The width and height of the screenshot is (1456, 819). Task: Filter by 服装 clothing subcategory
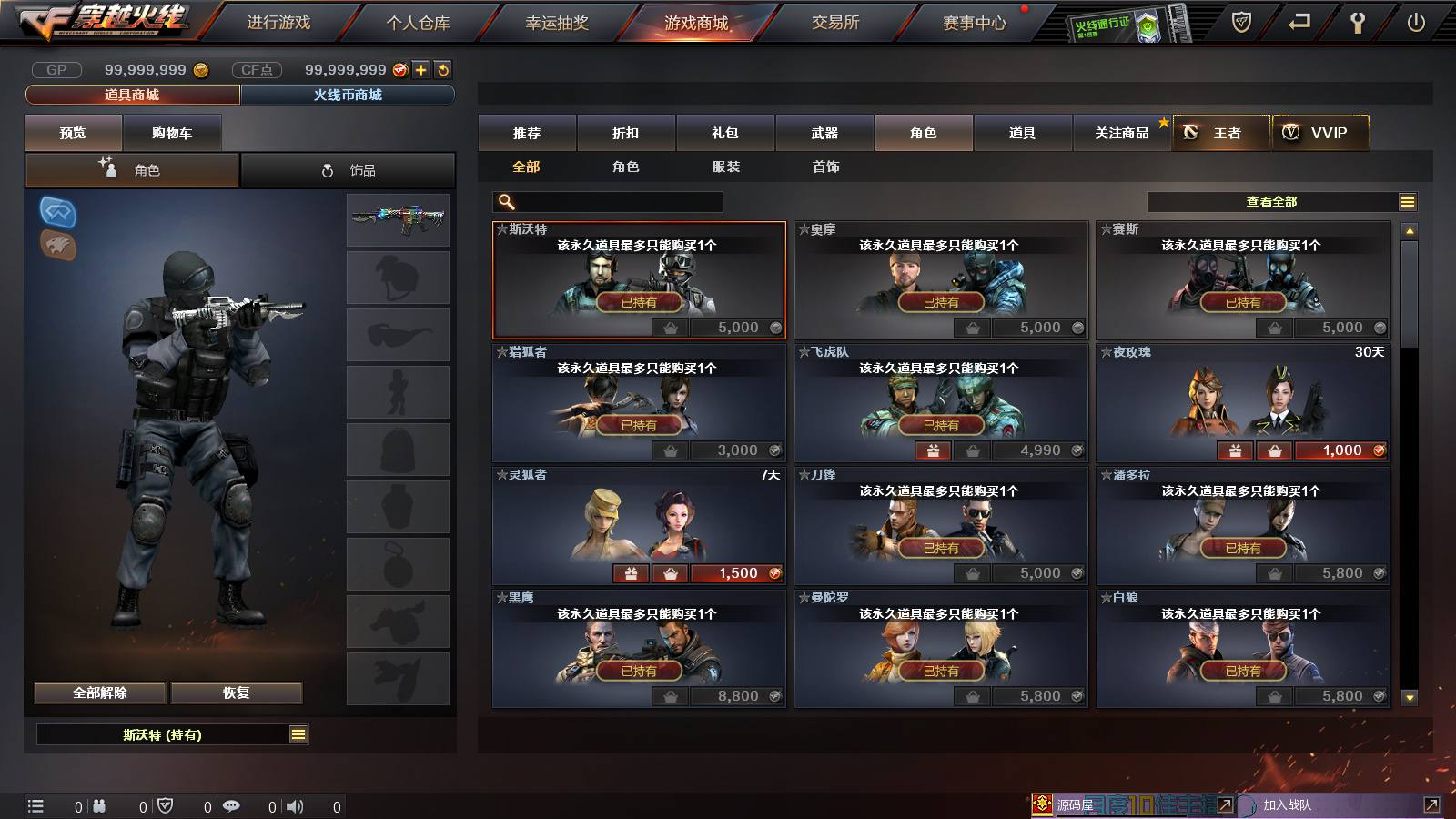point(726,167)
